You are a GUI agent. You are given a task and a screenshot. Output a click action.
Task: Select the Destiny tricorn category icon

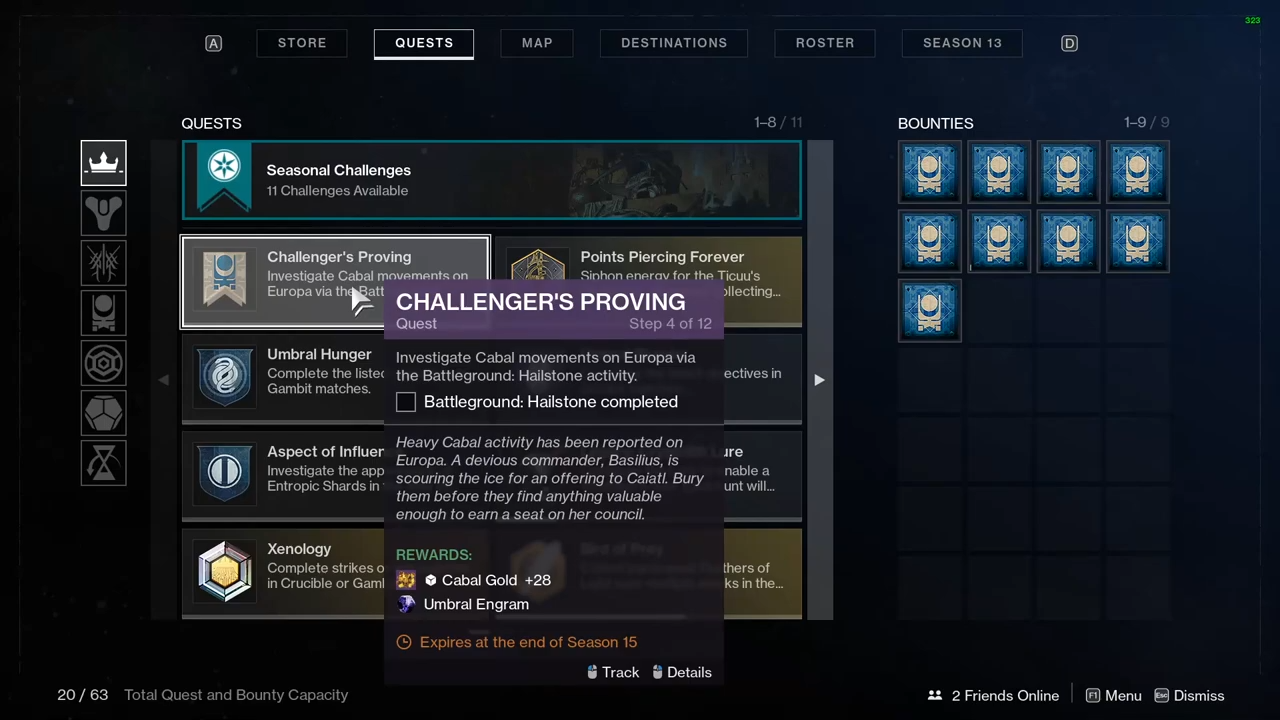pos(104,213)
